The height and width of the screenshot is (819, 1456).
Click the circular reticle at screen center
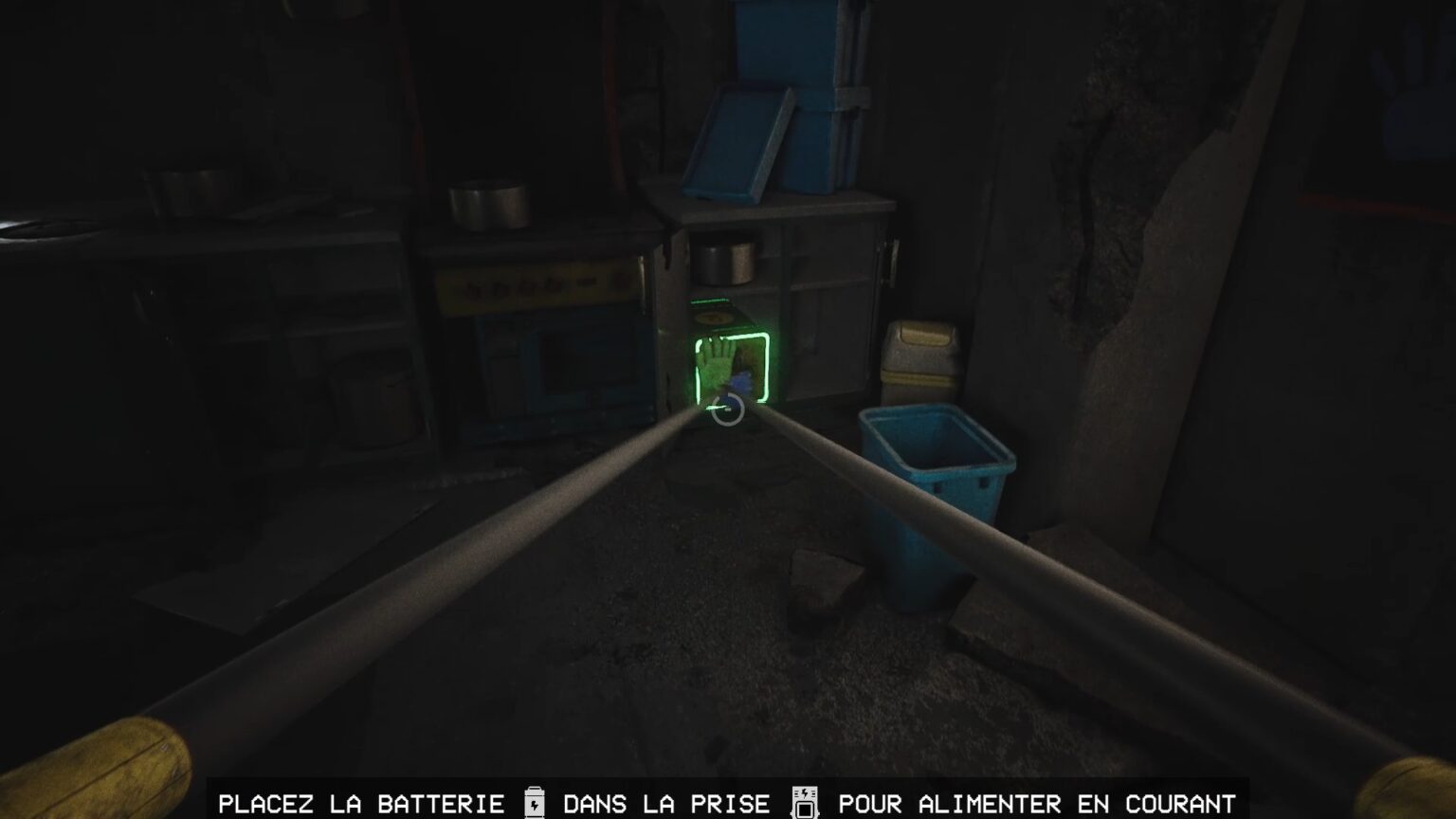727,409
